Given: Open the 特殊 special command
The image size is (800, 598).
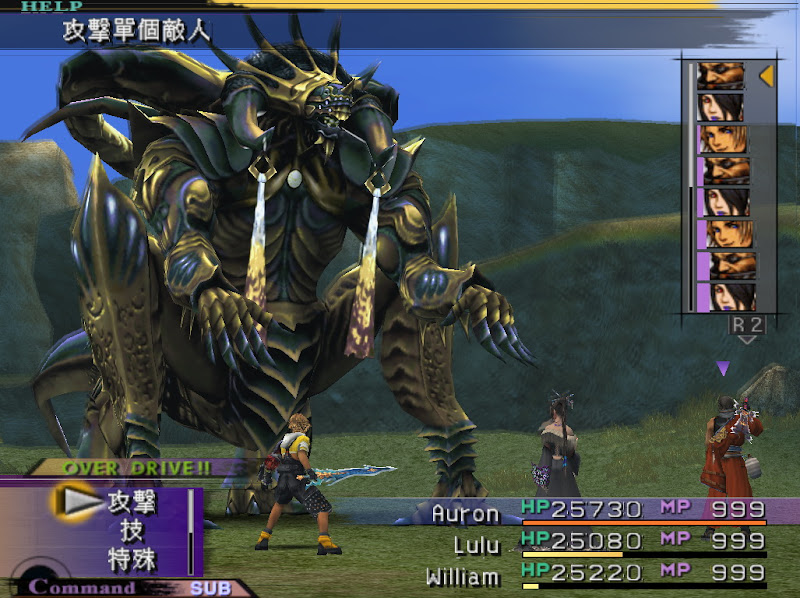Looking at the screenshot, I should pos(130,559).
